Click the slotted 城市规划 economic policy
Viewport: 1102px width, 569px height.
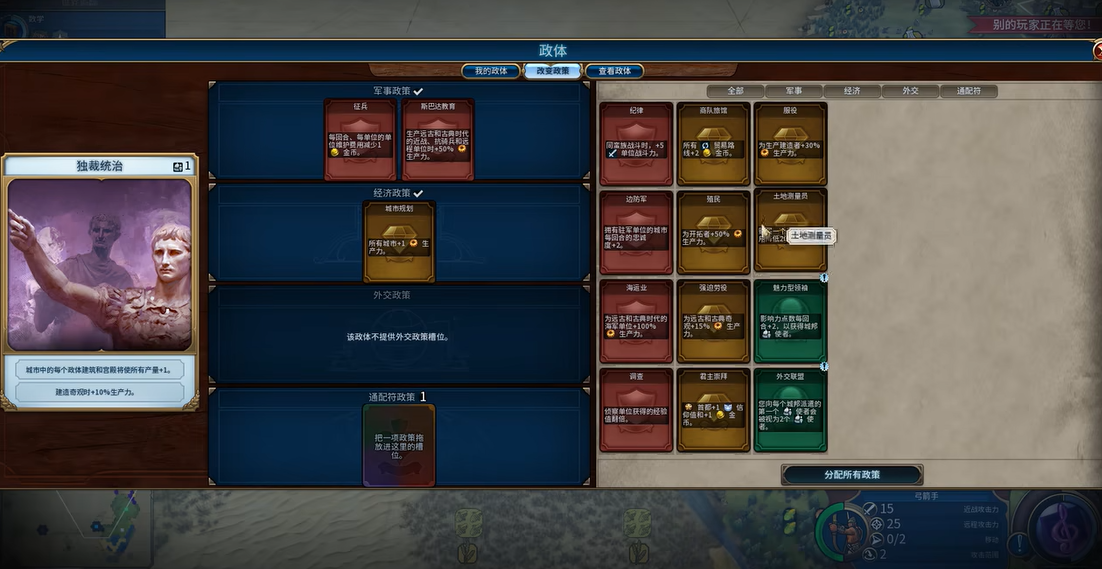398,242
